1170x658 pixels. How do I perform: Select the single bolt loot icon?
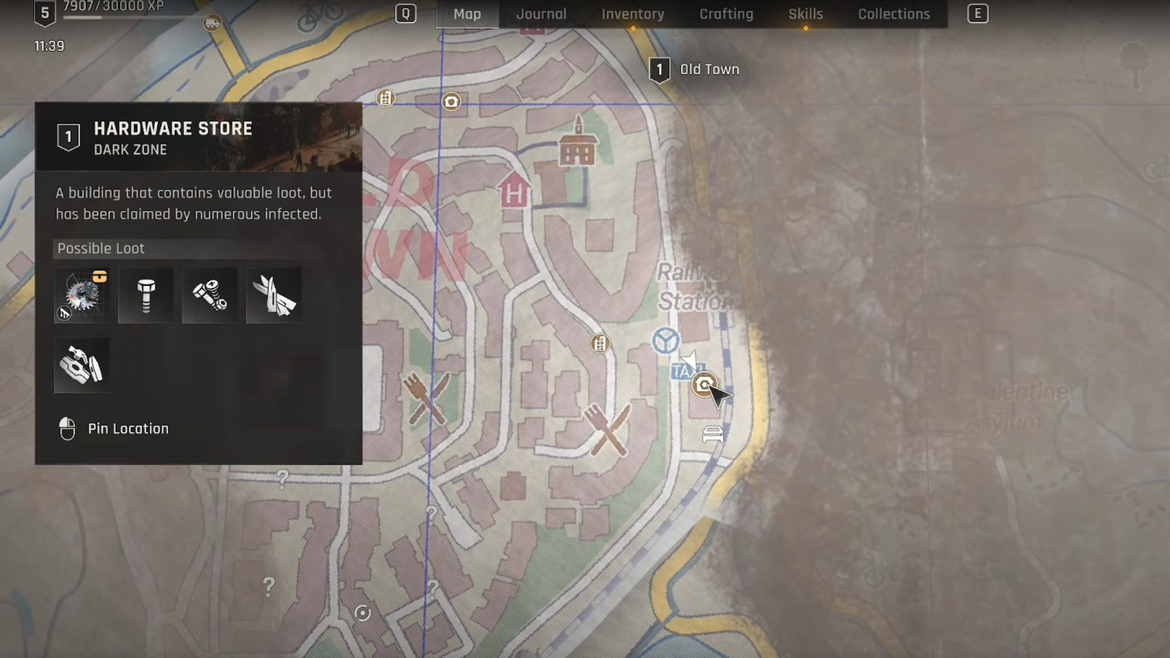click(146, 295)
